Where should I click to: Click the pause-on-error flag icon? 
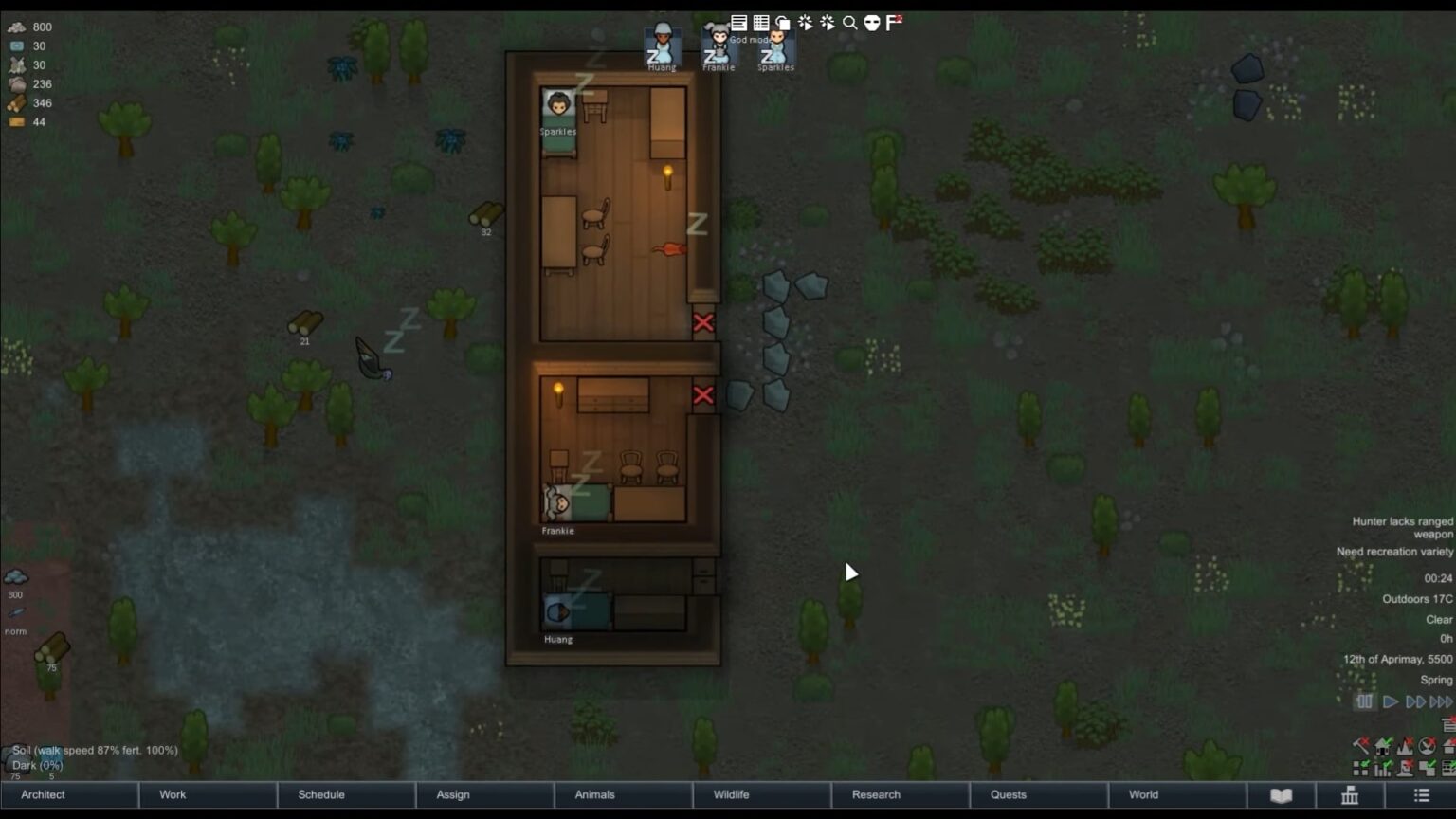pyautogui.click(x=892, y=22)
